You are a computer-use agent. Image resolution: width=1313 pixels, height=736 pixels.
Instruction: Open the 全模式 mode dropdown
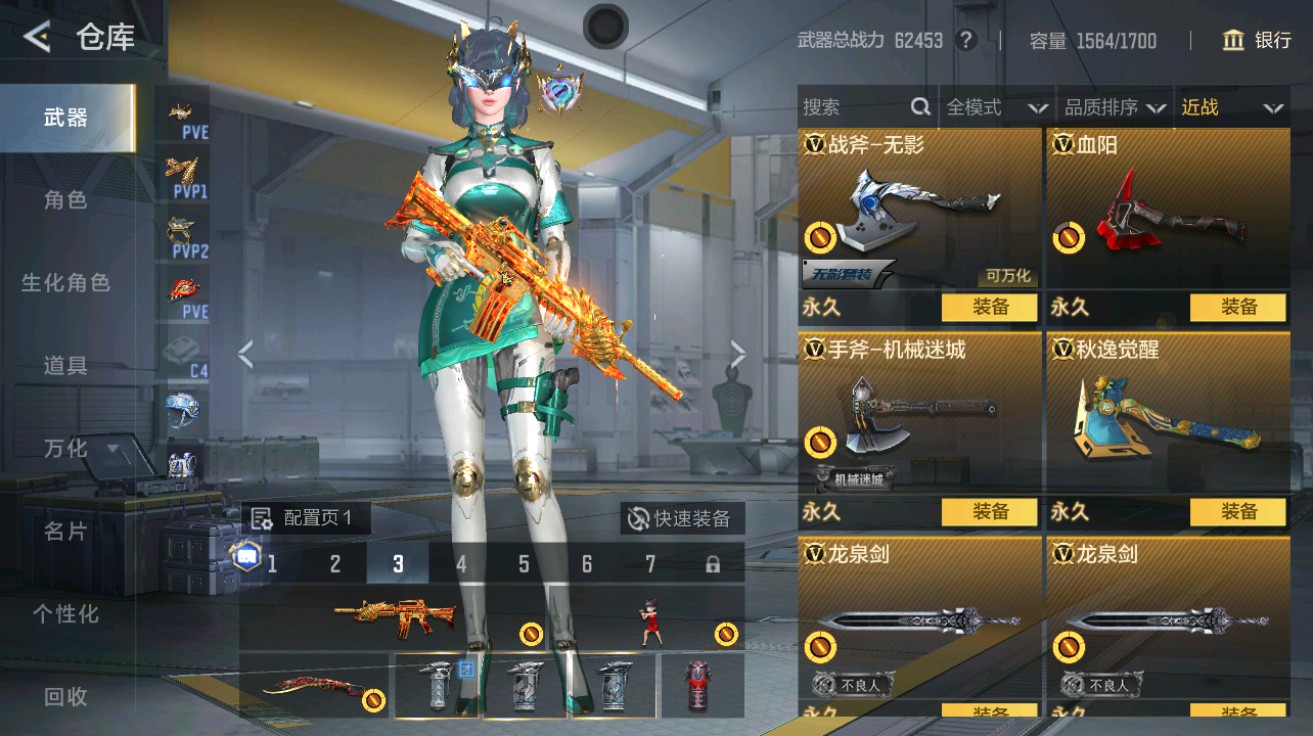click(x=995, y=108)
